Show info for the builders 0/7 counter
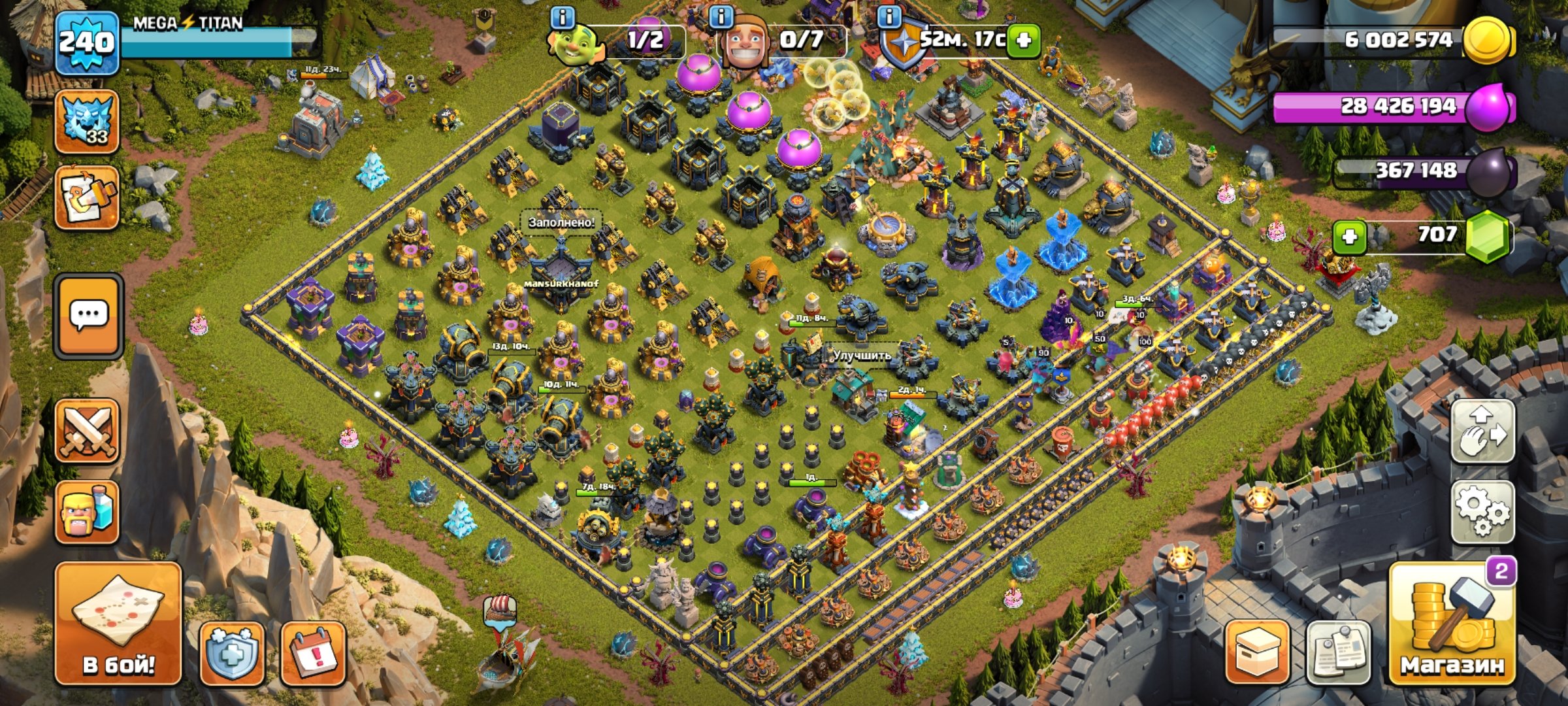Viewport: 1568px width, 706px height. coord(721,17)
